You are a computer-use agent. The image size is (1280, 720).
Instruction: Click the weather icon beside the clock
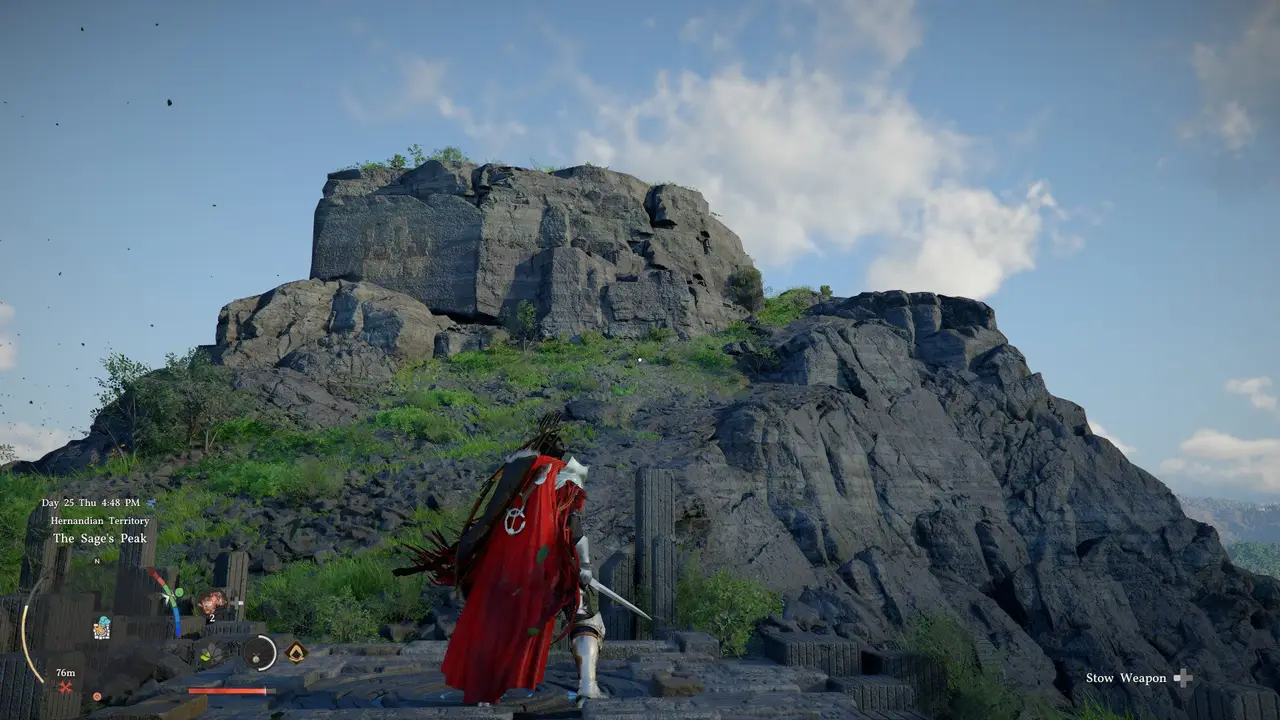coord(151,503)
